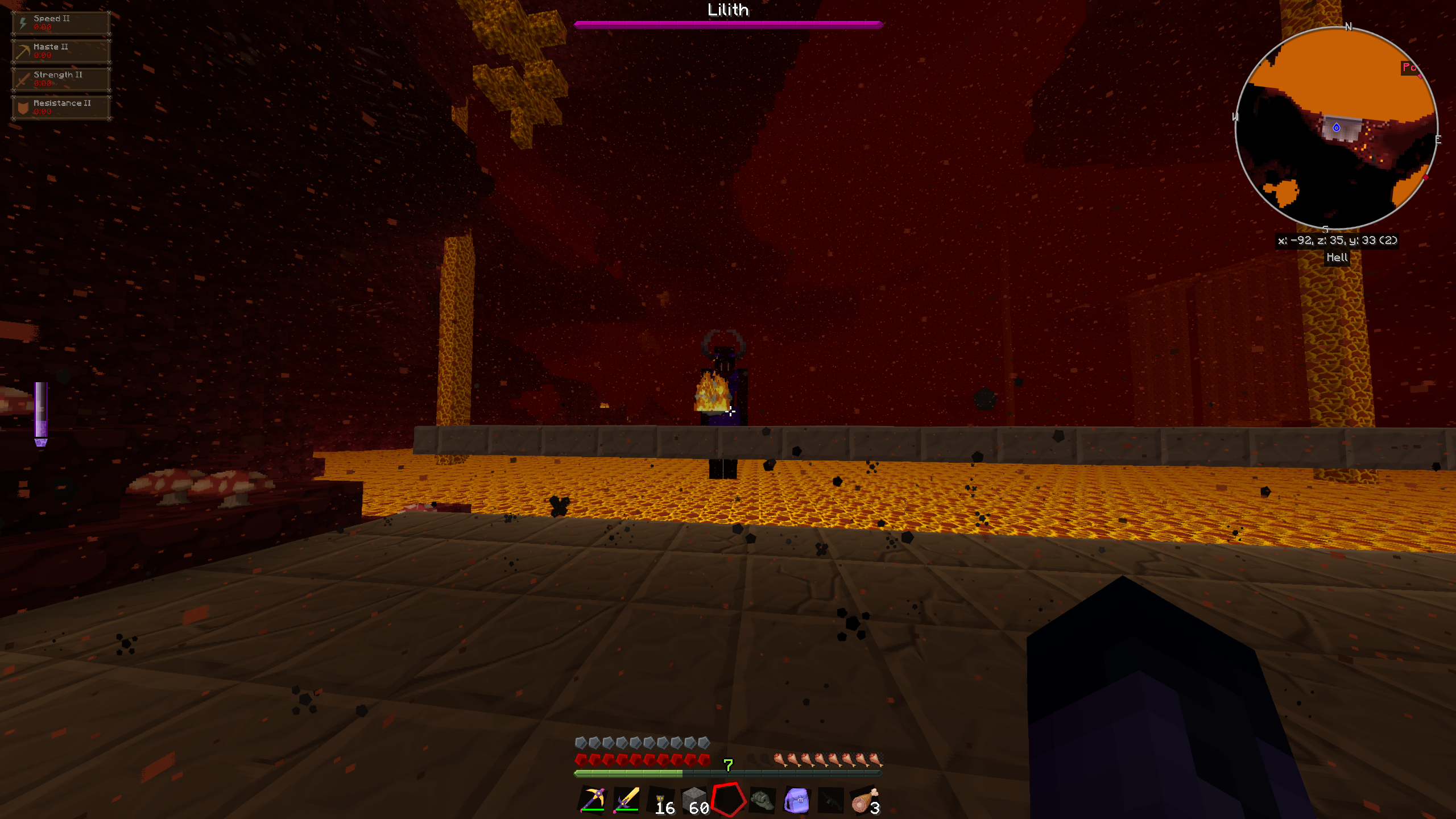Select the stone block stack of 60
The image size is (1456, 819).
695,800
